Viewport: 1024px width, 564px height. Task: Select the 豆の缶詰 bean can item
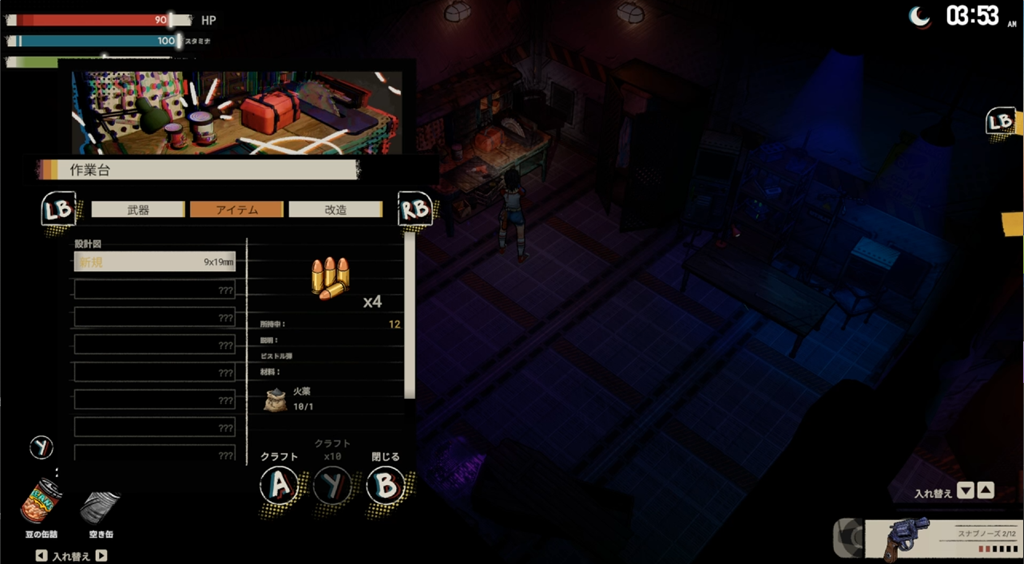(42, 503)
